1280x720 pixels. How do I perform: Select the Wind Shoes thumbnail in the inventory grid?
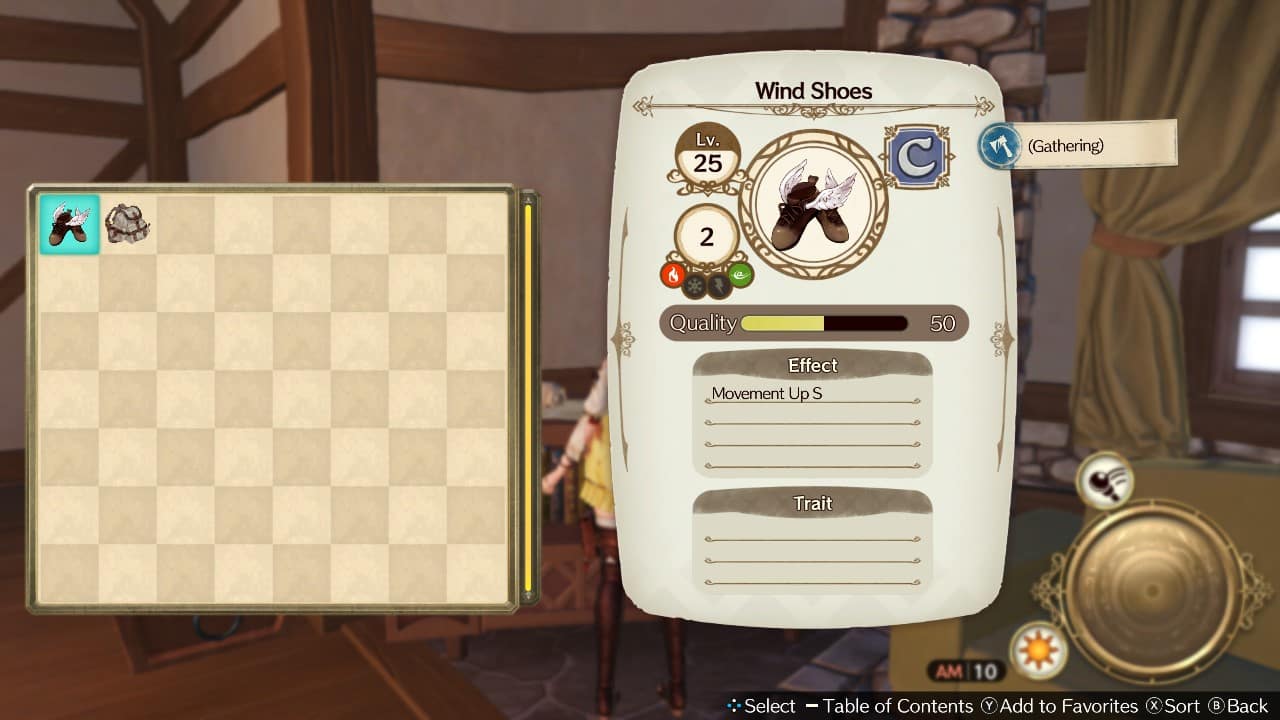[x=68, y=223]
